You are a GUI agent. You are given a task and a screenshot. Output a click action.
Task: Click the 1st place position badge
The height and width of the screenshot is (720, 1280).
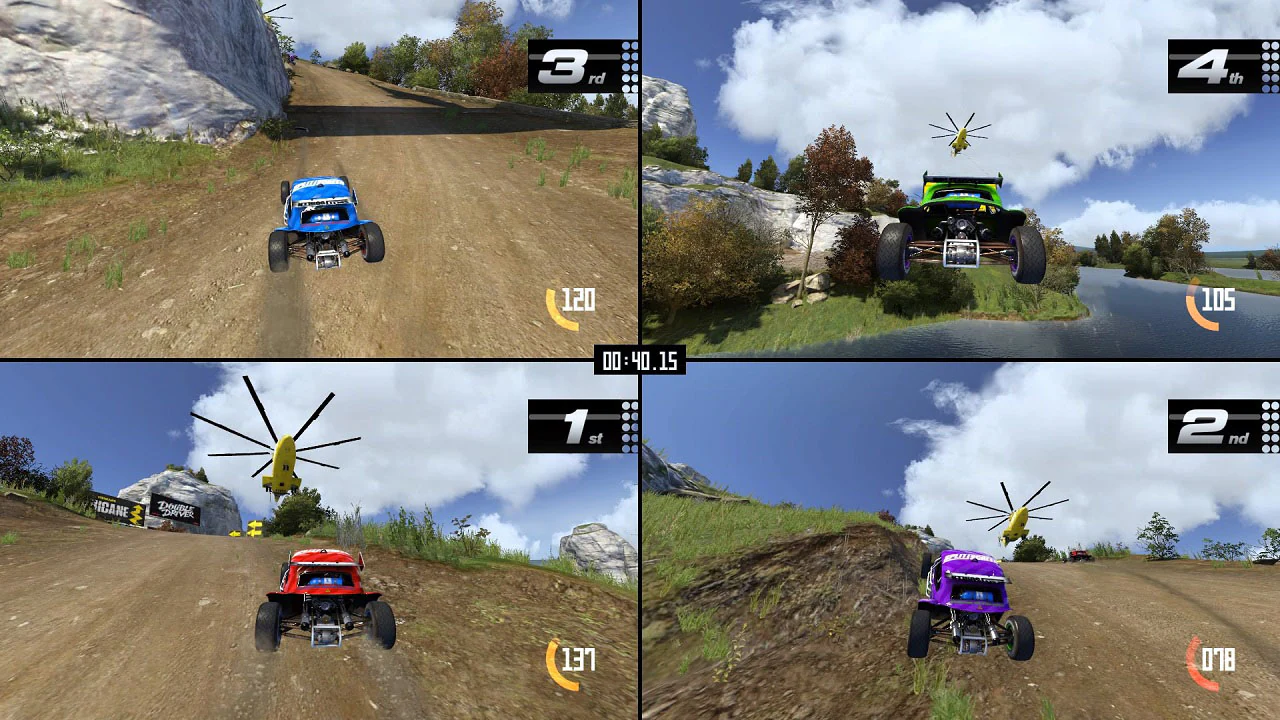click(566, 426)
